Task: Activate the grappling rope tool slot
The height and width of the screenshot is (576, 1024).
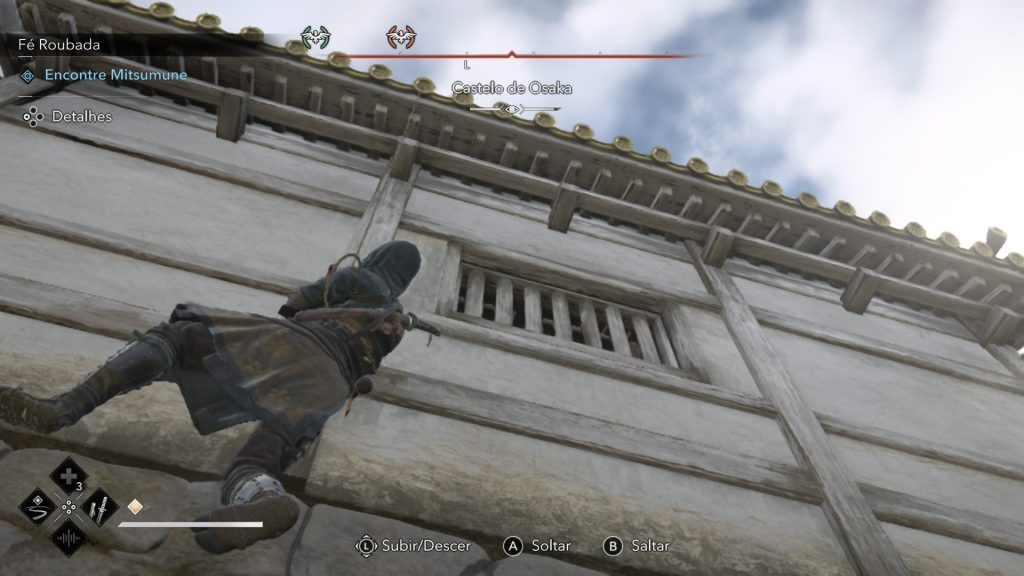Action: (x=37, y=507)
